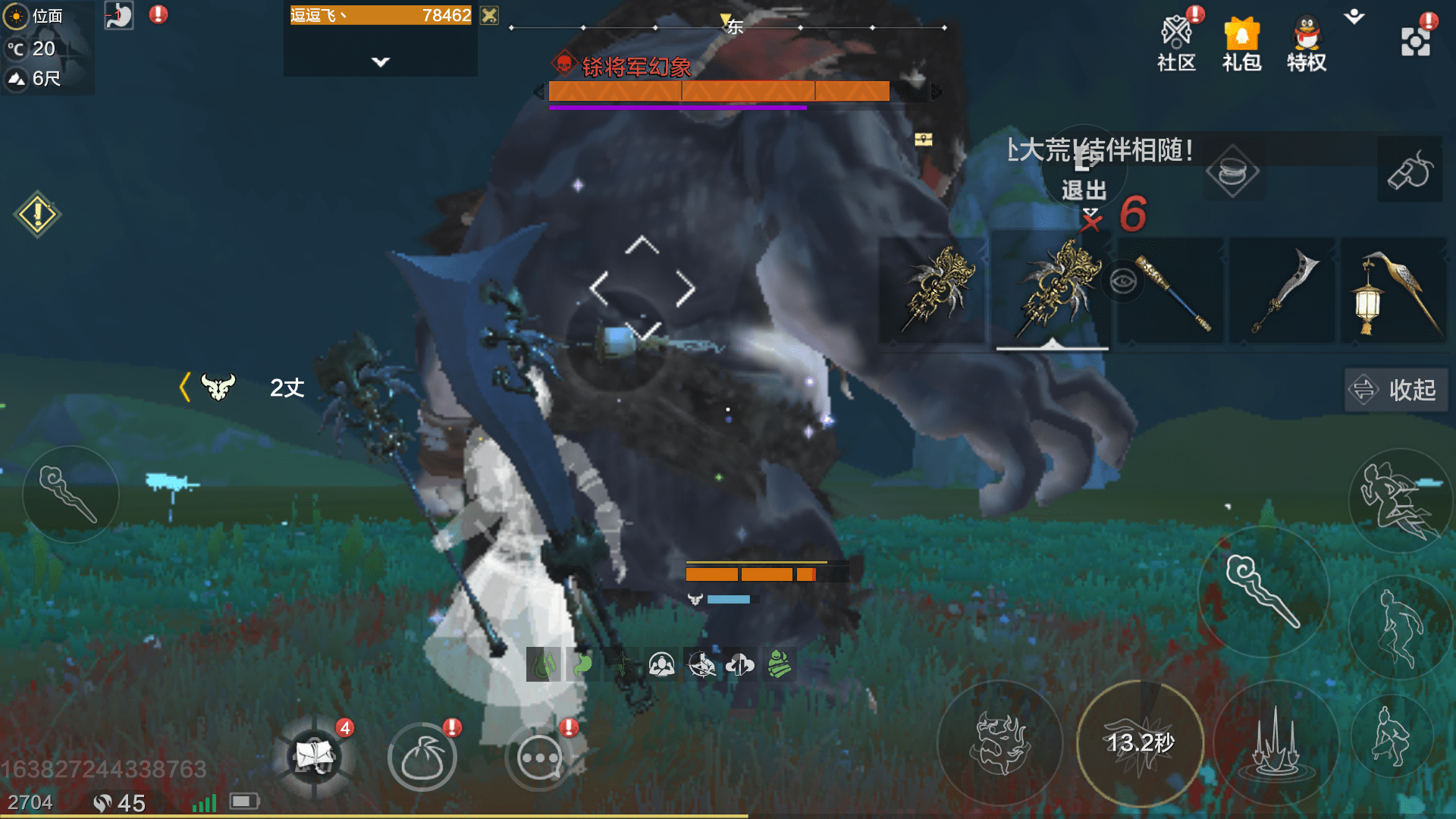This screenshot has height=819, width=1456.
Task: Use the main staff attack button
Action: pos(1263,591)
